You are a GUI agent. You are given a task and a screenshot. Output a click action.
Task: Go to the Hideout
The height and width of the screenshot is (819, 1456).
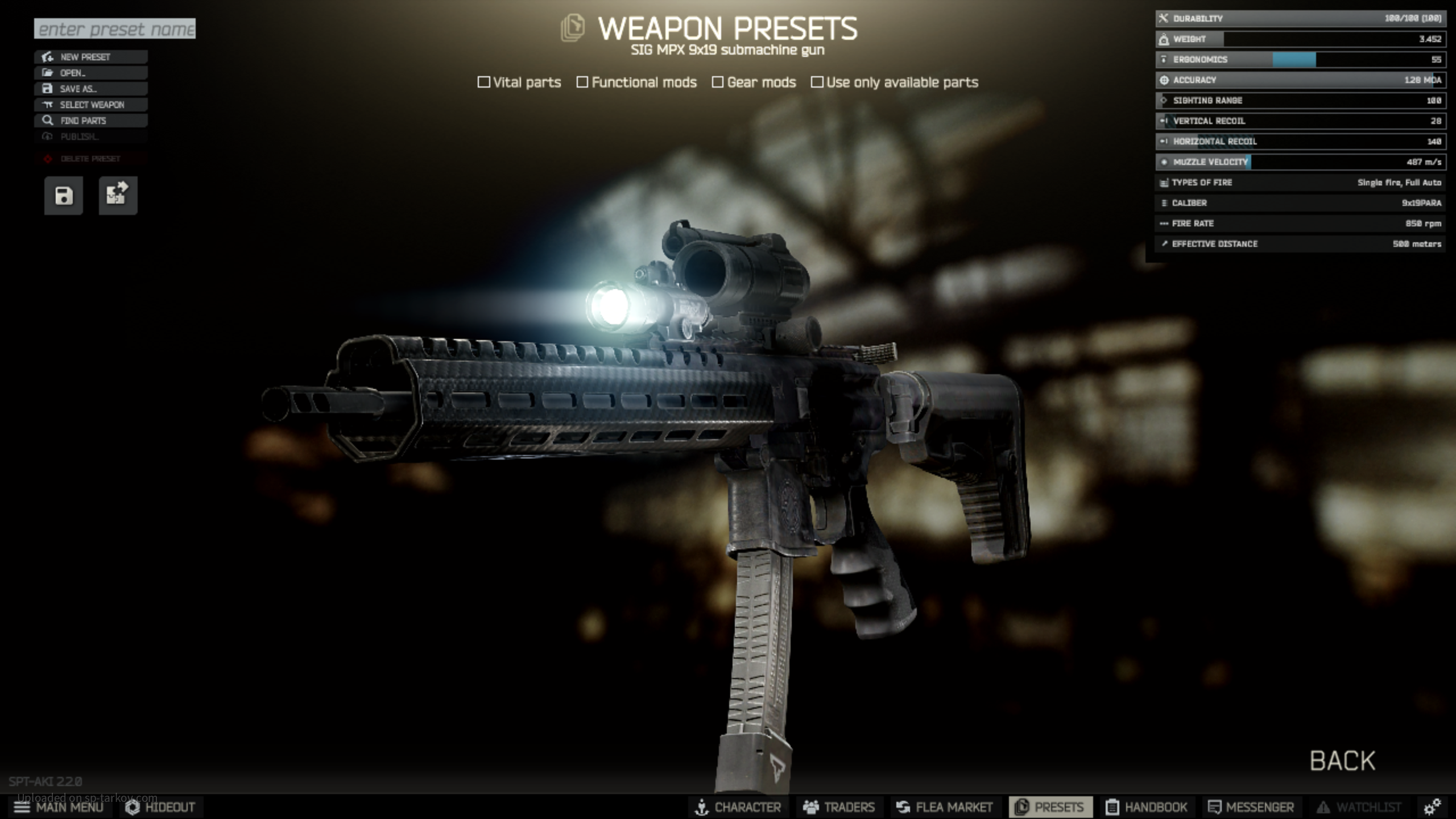pos(160,807)
